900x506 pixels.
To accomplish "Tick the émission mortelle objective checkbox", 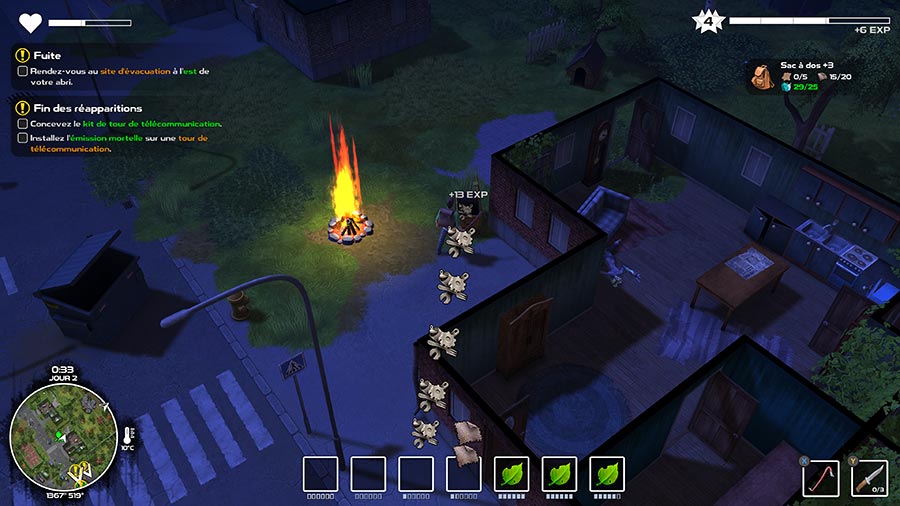I will tap(23, 138).
